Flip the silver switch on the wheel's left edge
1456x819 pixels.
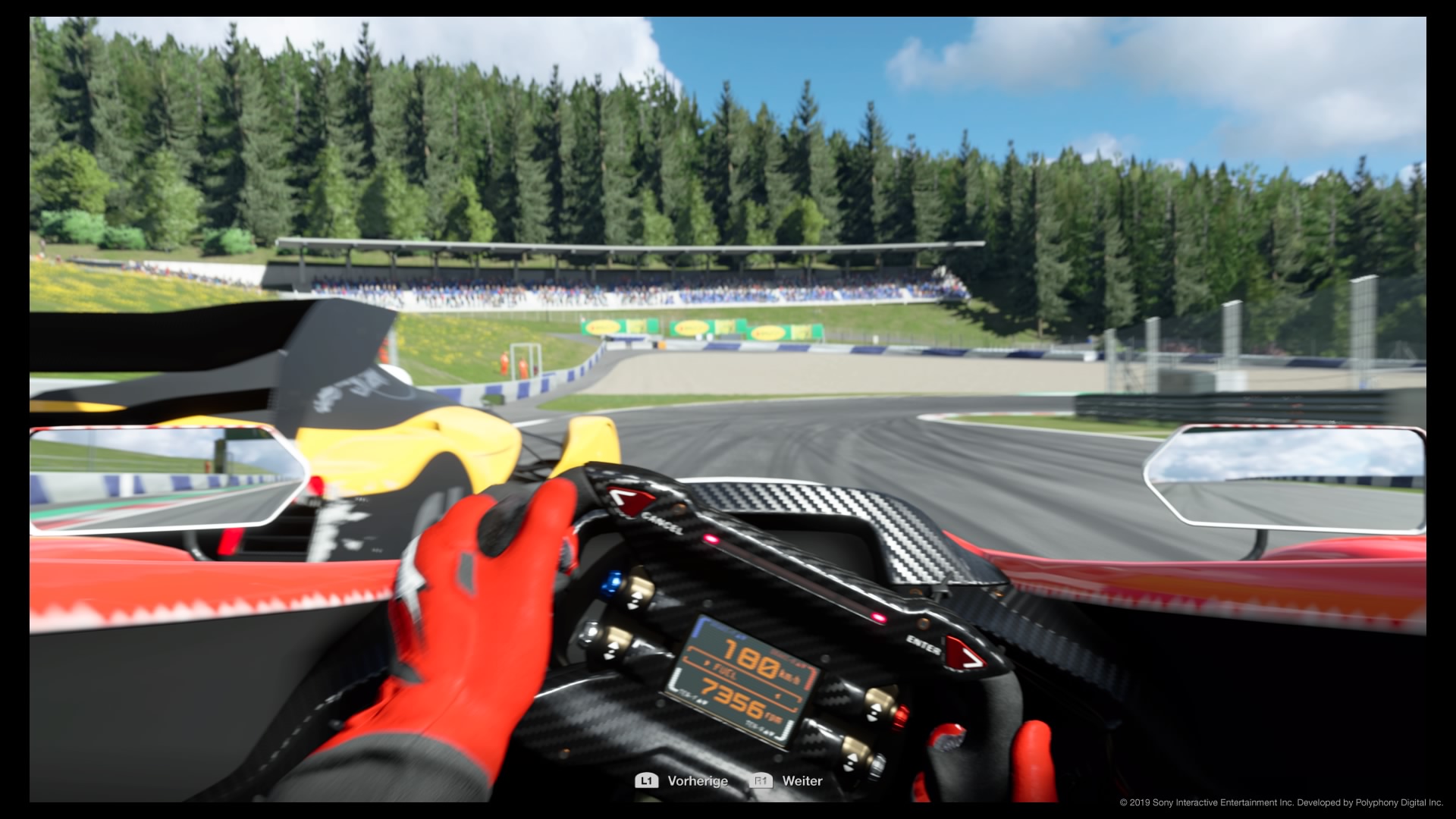pos(591,631)
